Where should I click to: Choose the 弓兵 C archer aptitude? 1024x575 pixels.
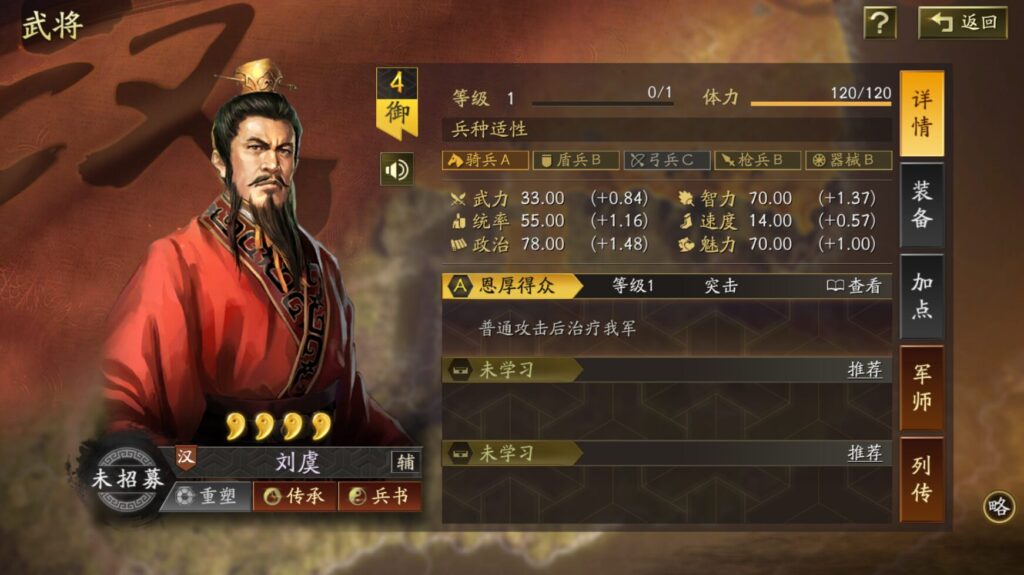(x=667, y=160)
